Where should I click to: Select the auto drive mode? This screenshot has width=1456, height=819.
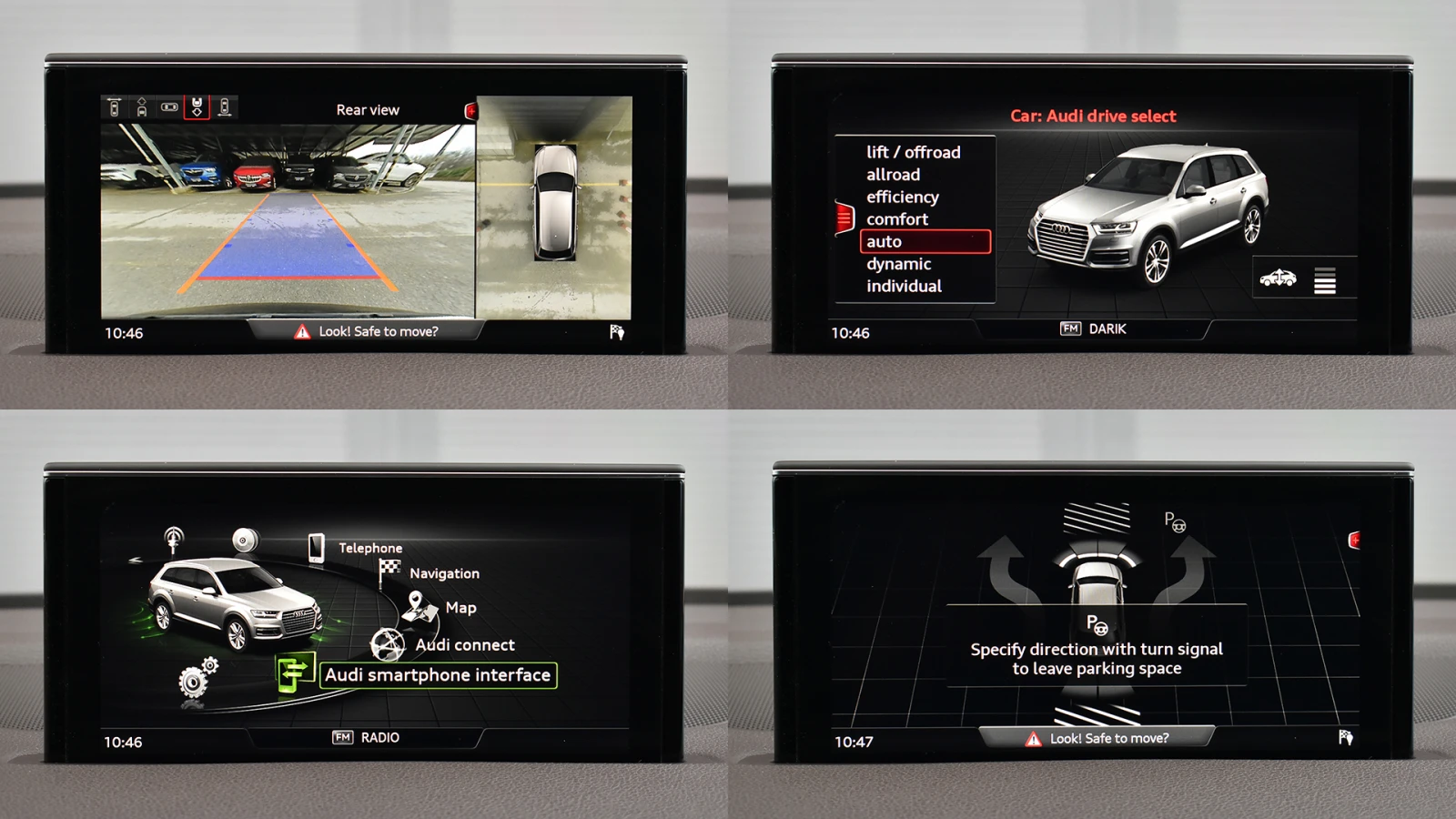[925, 241]
